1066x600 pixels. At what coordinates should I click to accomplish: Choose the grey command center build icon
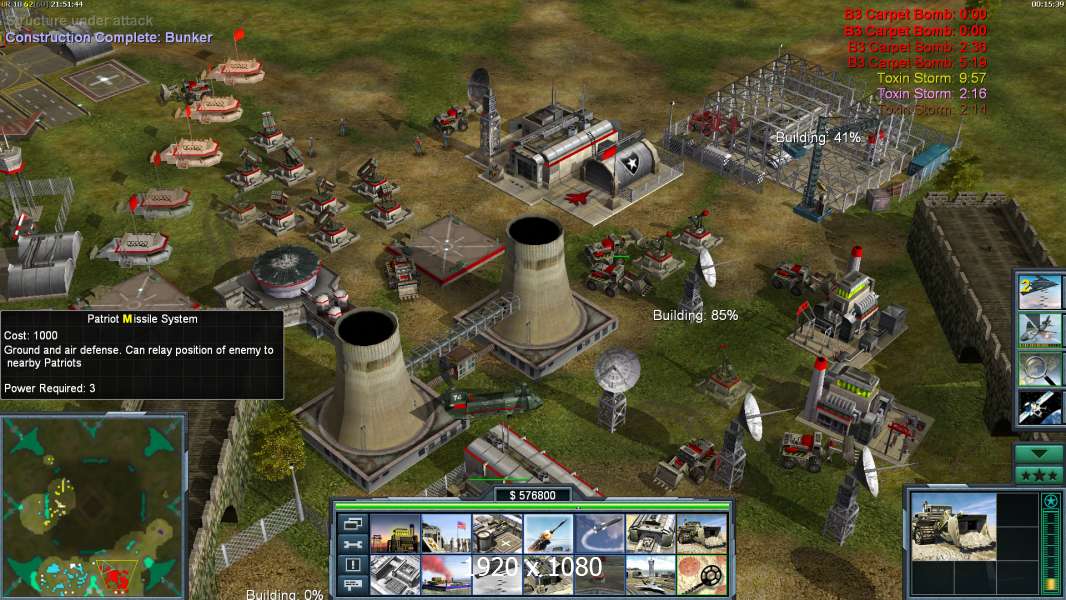tap(395, 575)
